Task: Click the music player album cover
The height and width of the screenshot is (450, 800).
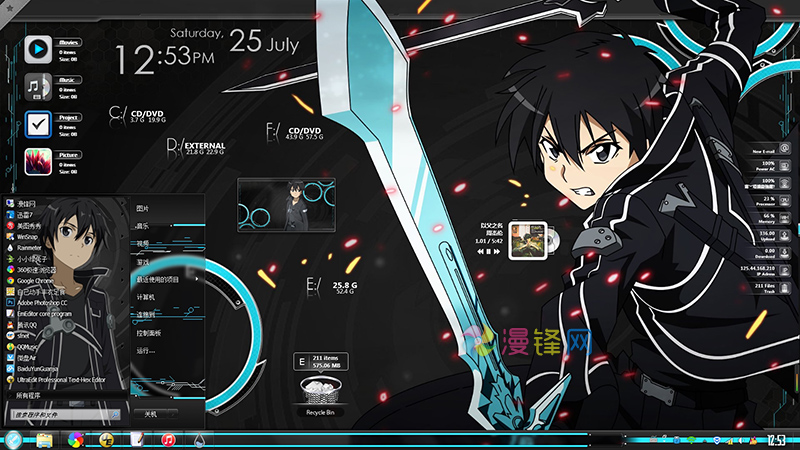Action: (525, 239)
